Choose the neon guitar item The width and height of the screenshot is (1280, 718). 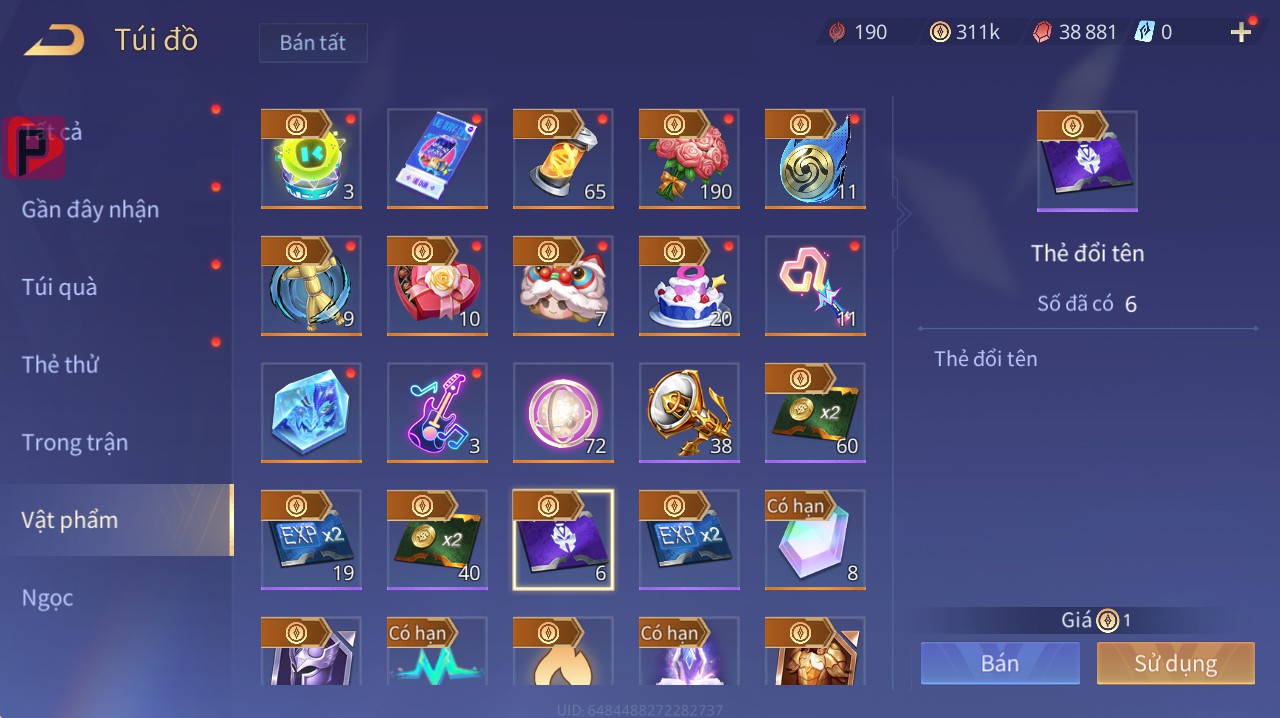[437, 412]
